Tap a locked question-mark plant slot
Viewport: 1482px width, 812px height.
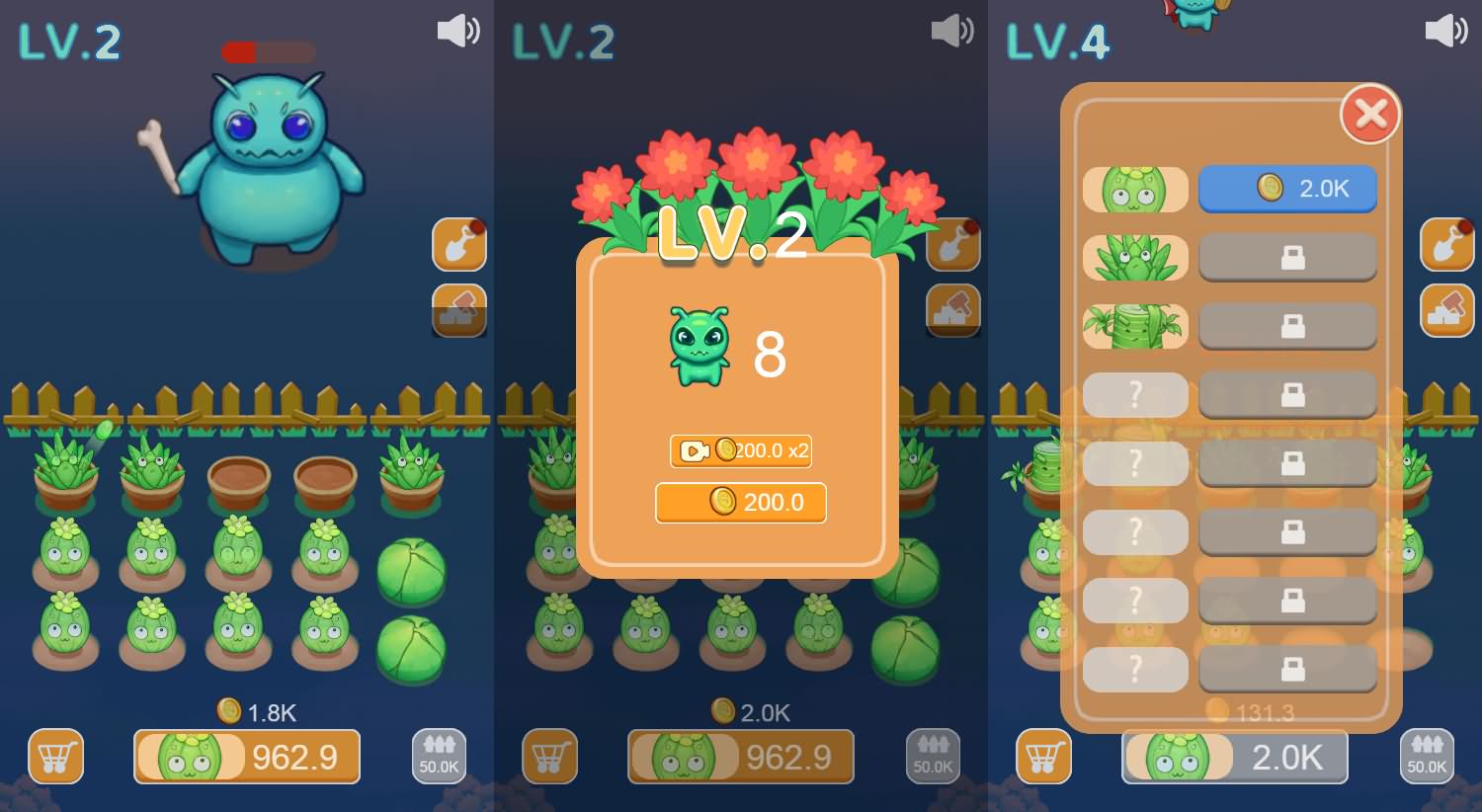[1134, 395]
